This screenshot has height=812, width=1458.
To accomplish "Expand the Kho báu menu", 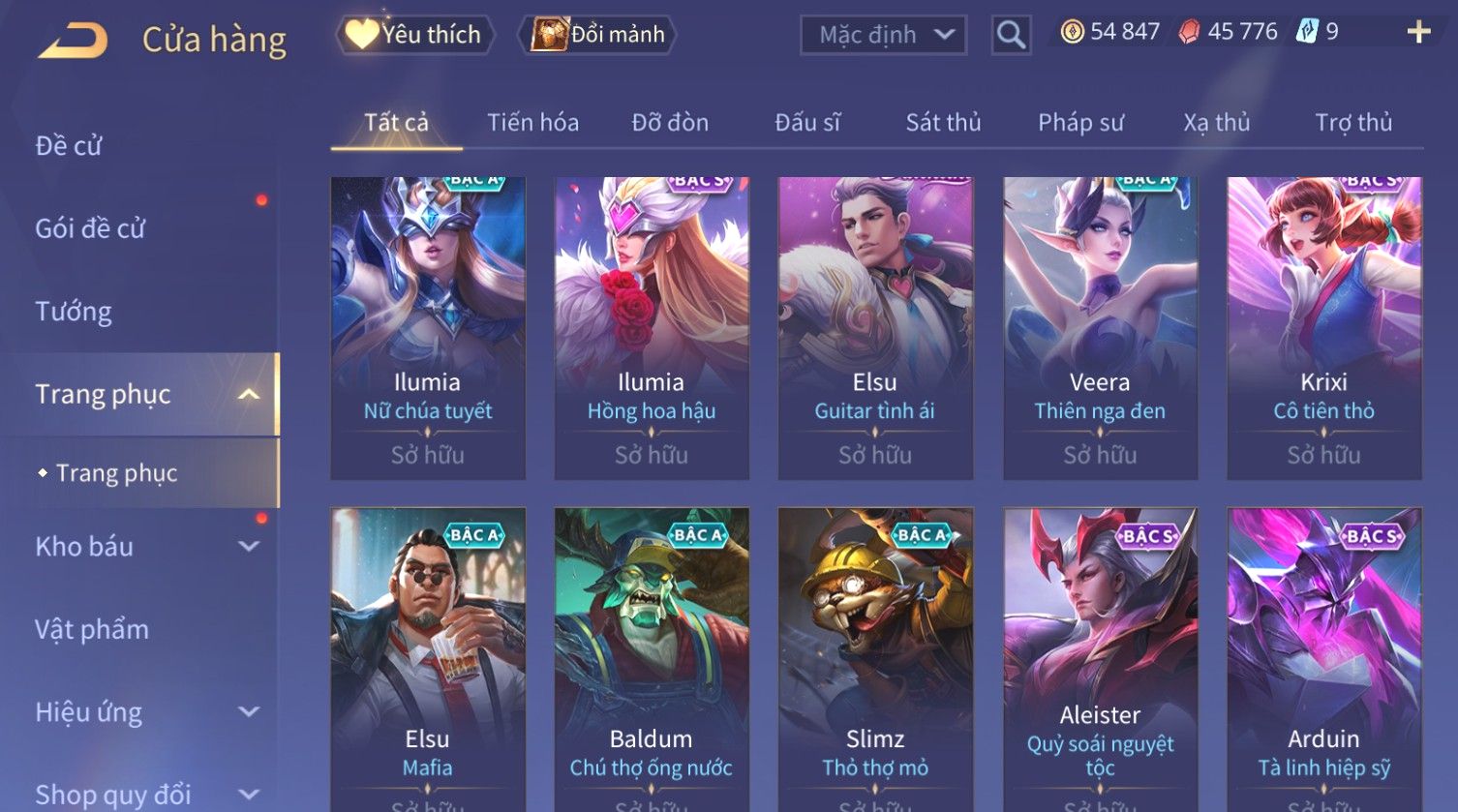I will pos(145,547).
